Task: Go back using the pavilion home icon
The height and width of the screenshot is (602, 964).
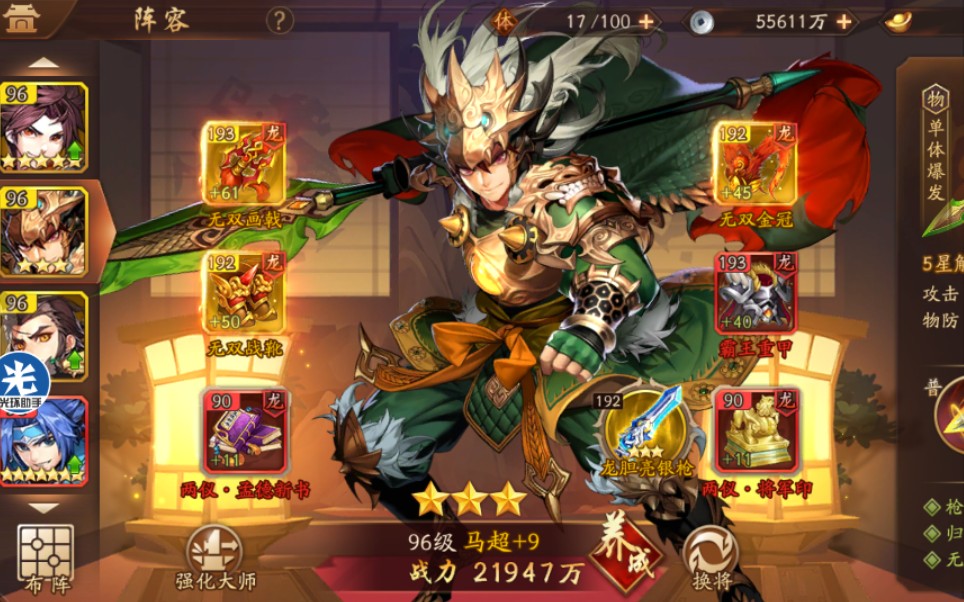Action: 21,20
